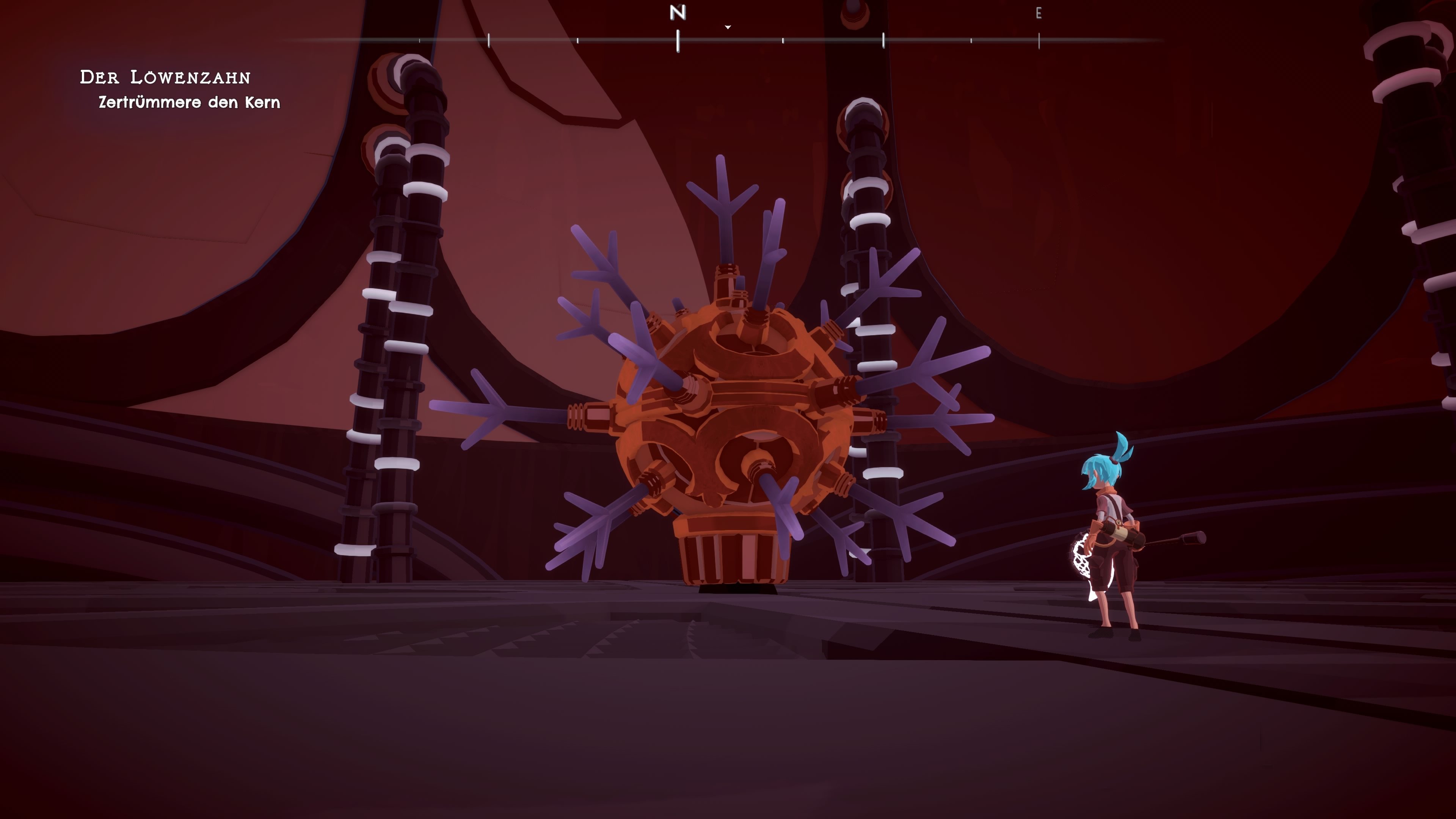Click the north marker on the compass
The image size is (1456, 819).
[678, 13]
